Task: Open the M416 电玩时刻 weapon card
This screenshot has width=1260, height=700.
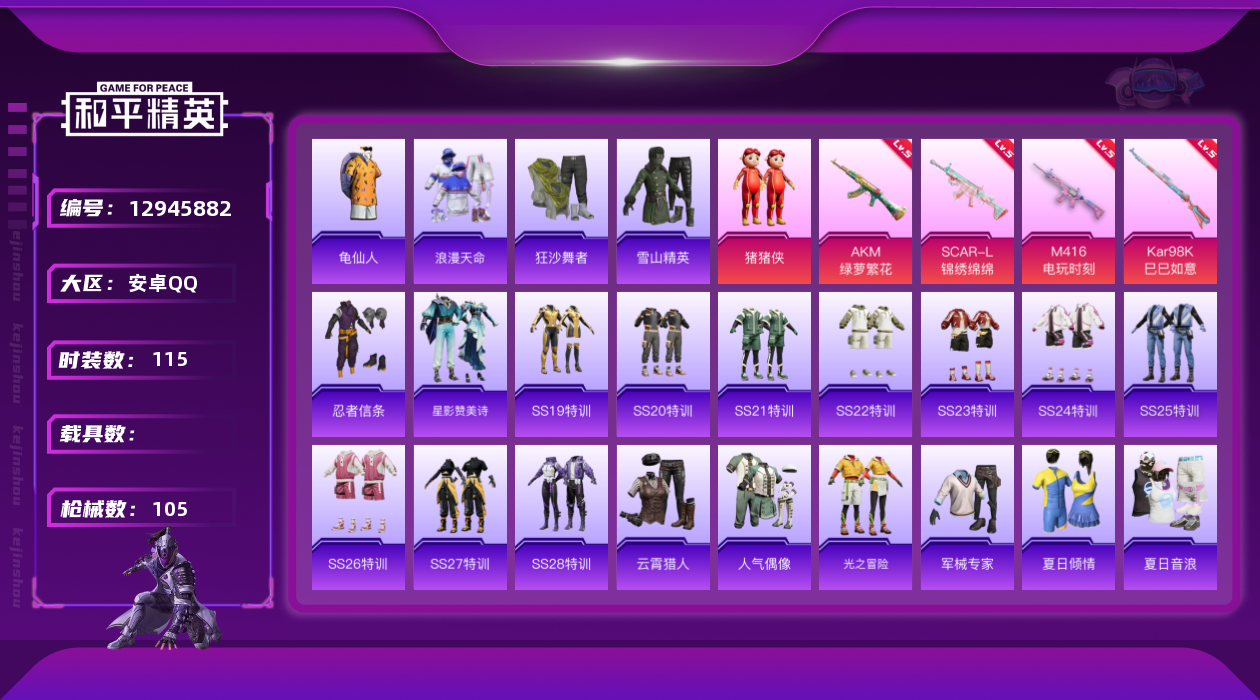Action: [1068, 210]
